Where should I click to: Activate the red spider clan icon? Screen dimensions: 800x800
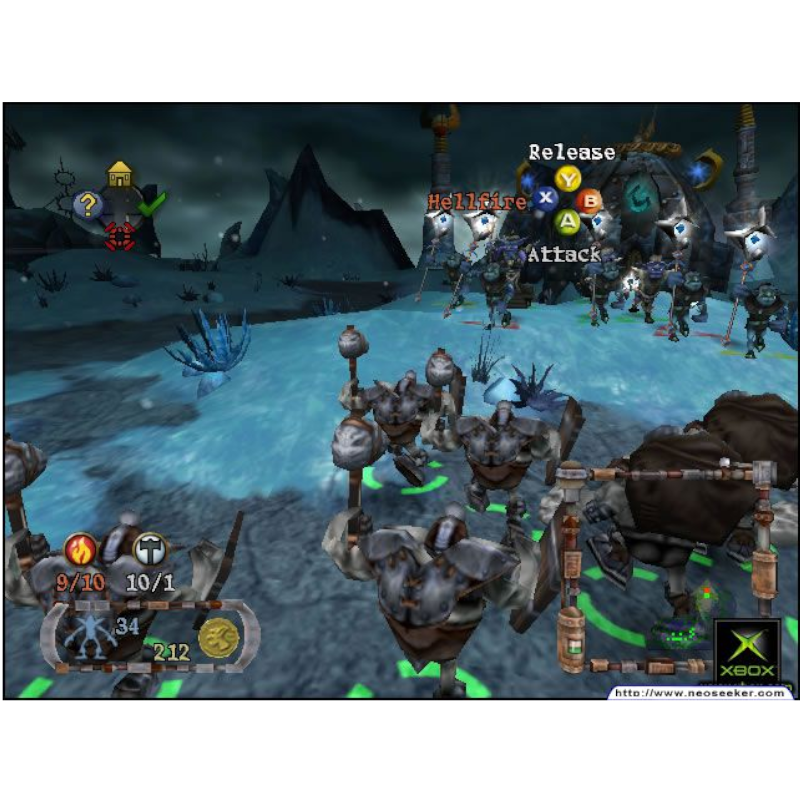pos(120,236)
